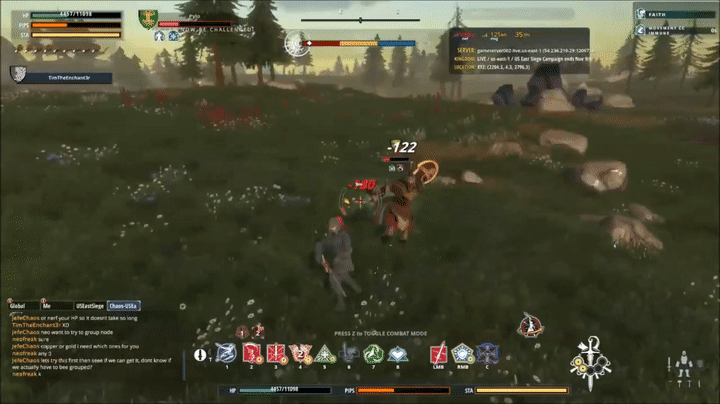Open the armored character equipment figure
The height and width of the screenshot is (404, 720).
[x=684, y=363]
